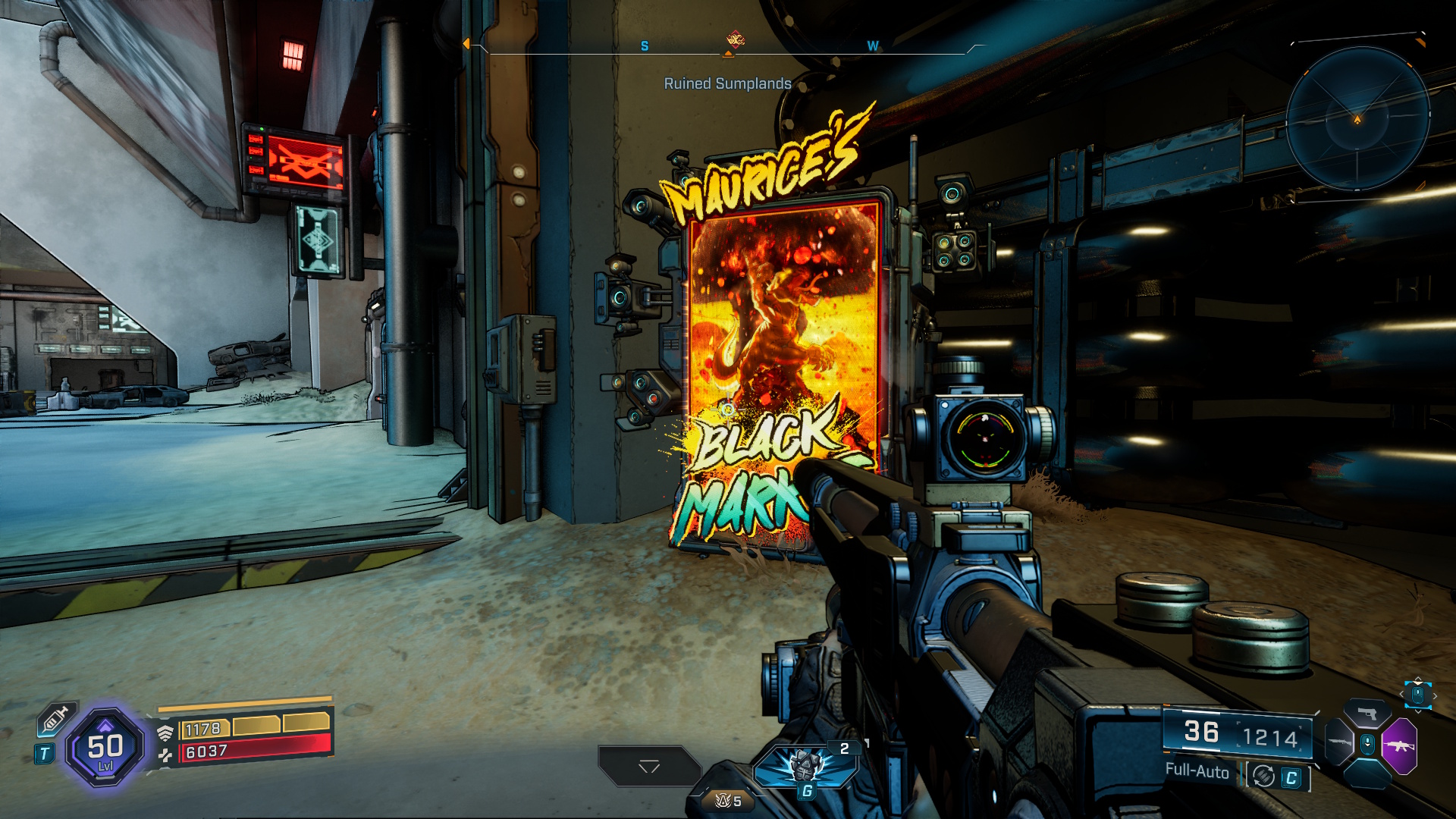Click the W marker on the compass bar
The height and width of the screenshot is (819, 1456).
872,45
